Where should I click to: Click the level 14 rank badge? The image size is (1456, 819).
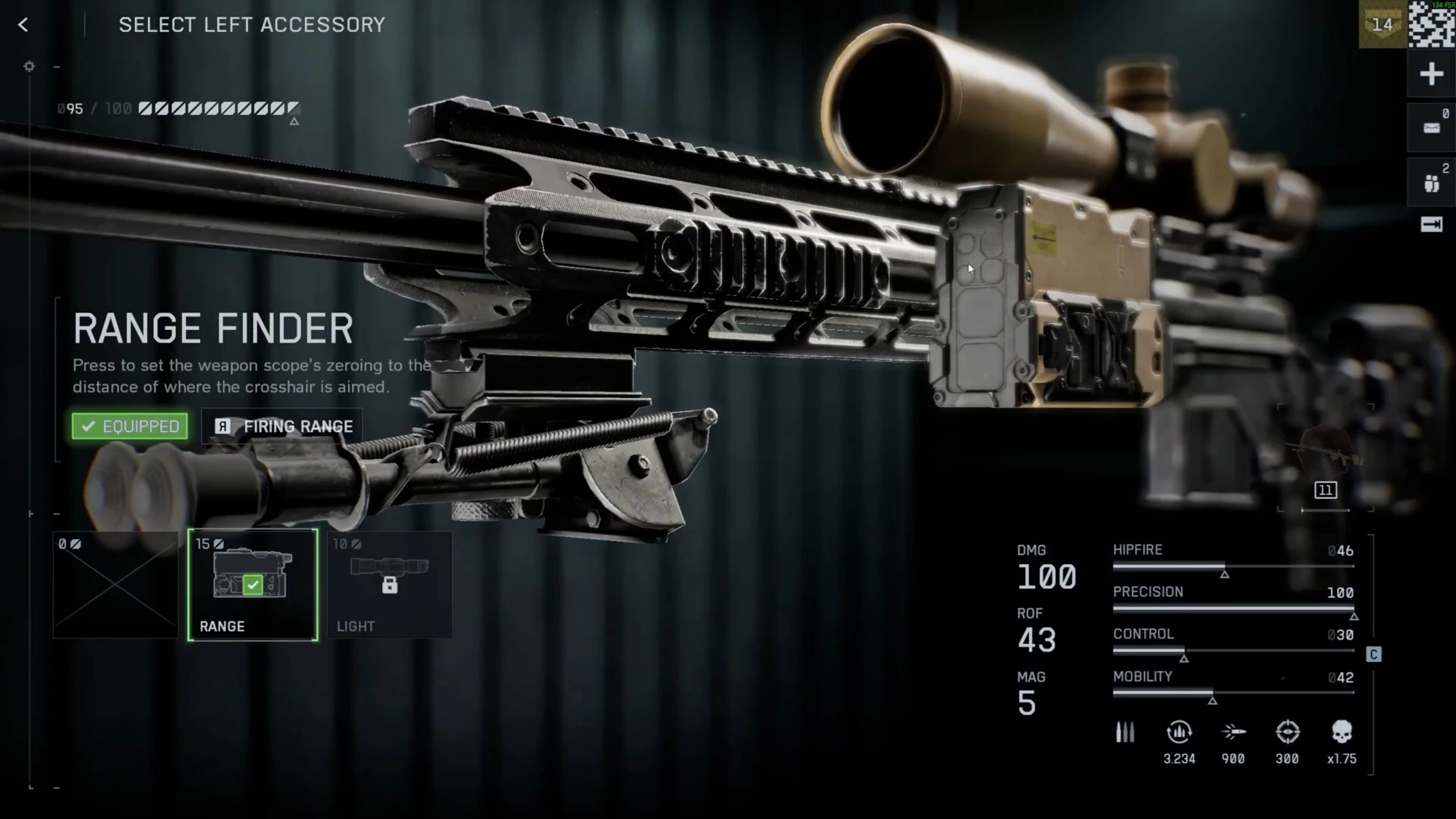(1382, 25)
